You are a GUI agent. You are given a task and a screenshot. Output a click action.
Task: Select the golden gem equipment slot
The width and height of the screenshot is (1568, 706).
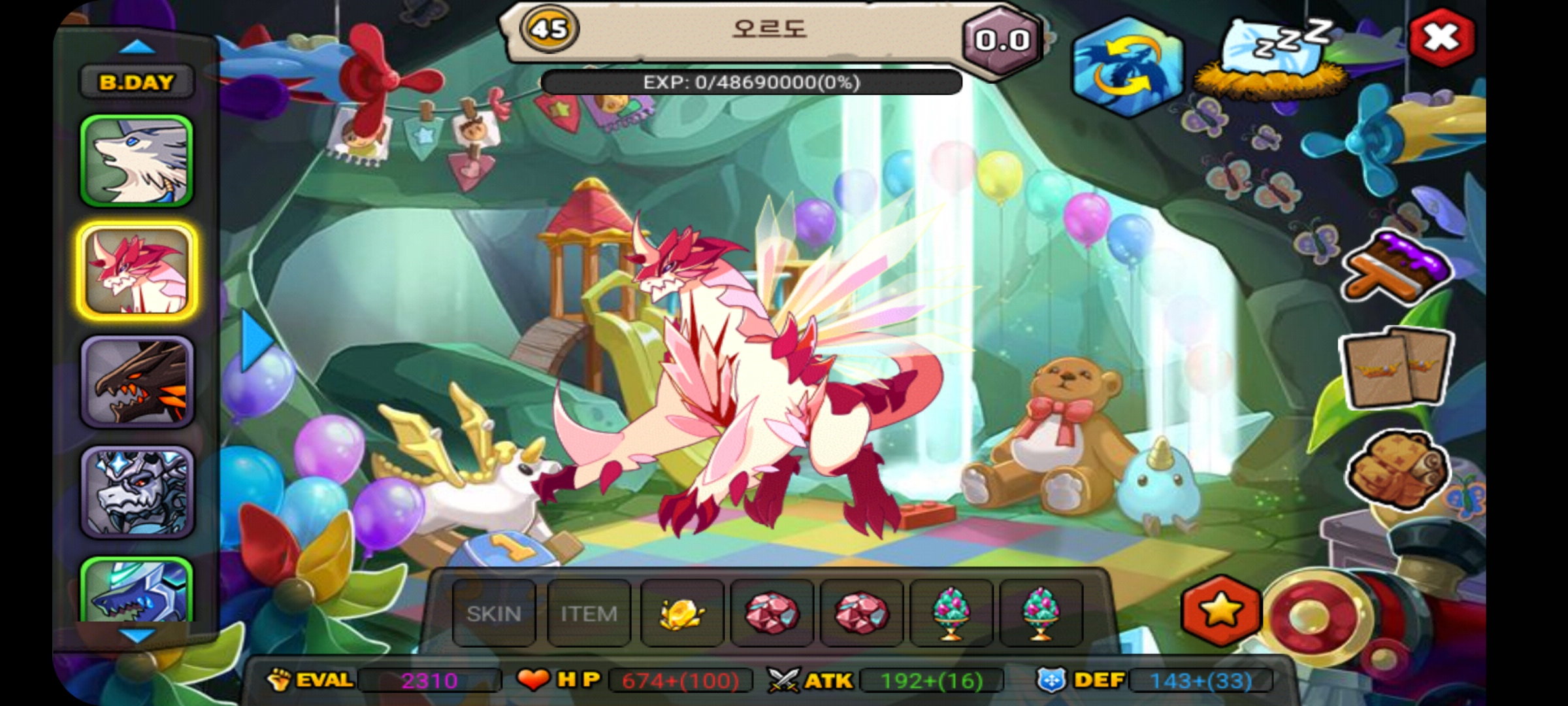(681, 613)
